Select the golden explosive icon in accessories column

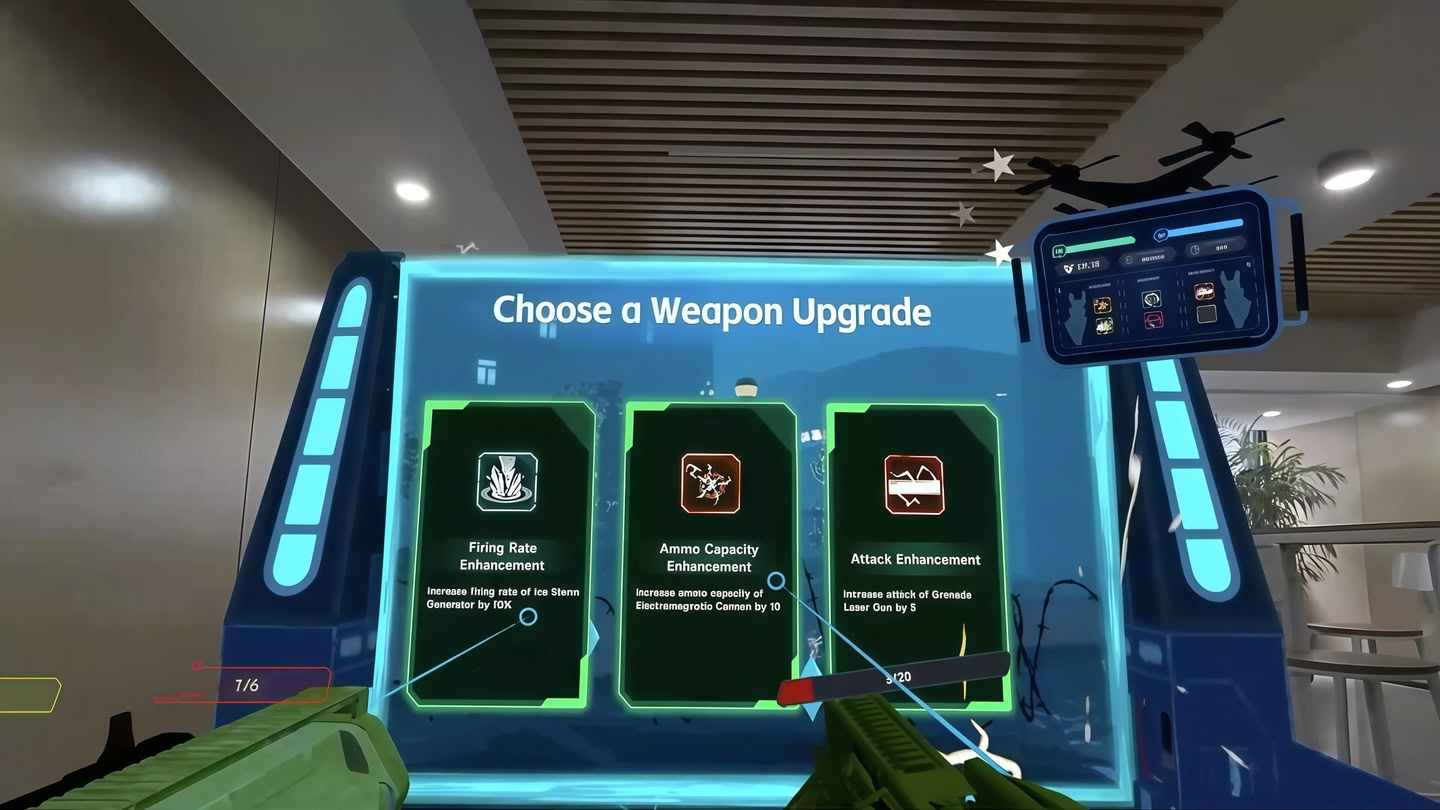(x=1103, y=306)
